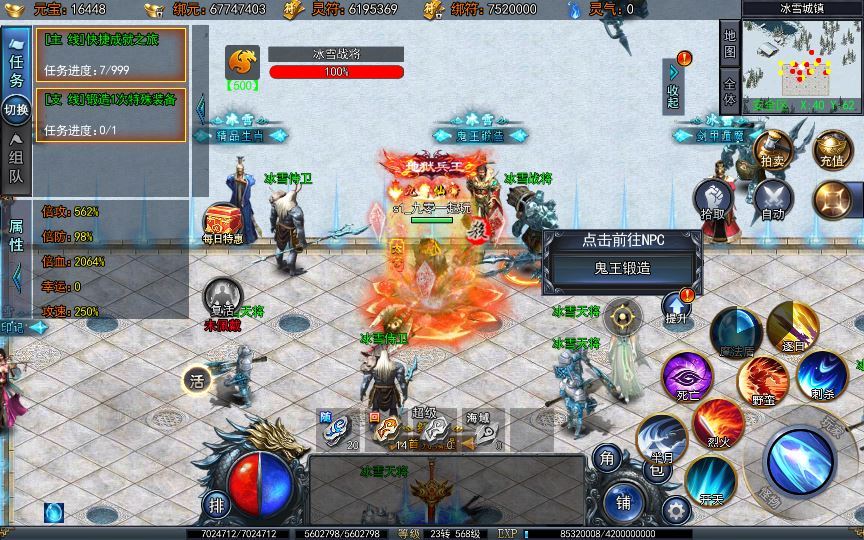Click the 切换 switch button

pyautogui.click(x=16, y=109)
